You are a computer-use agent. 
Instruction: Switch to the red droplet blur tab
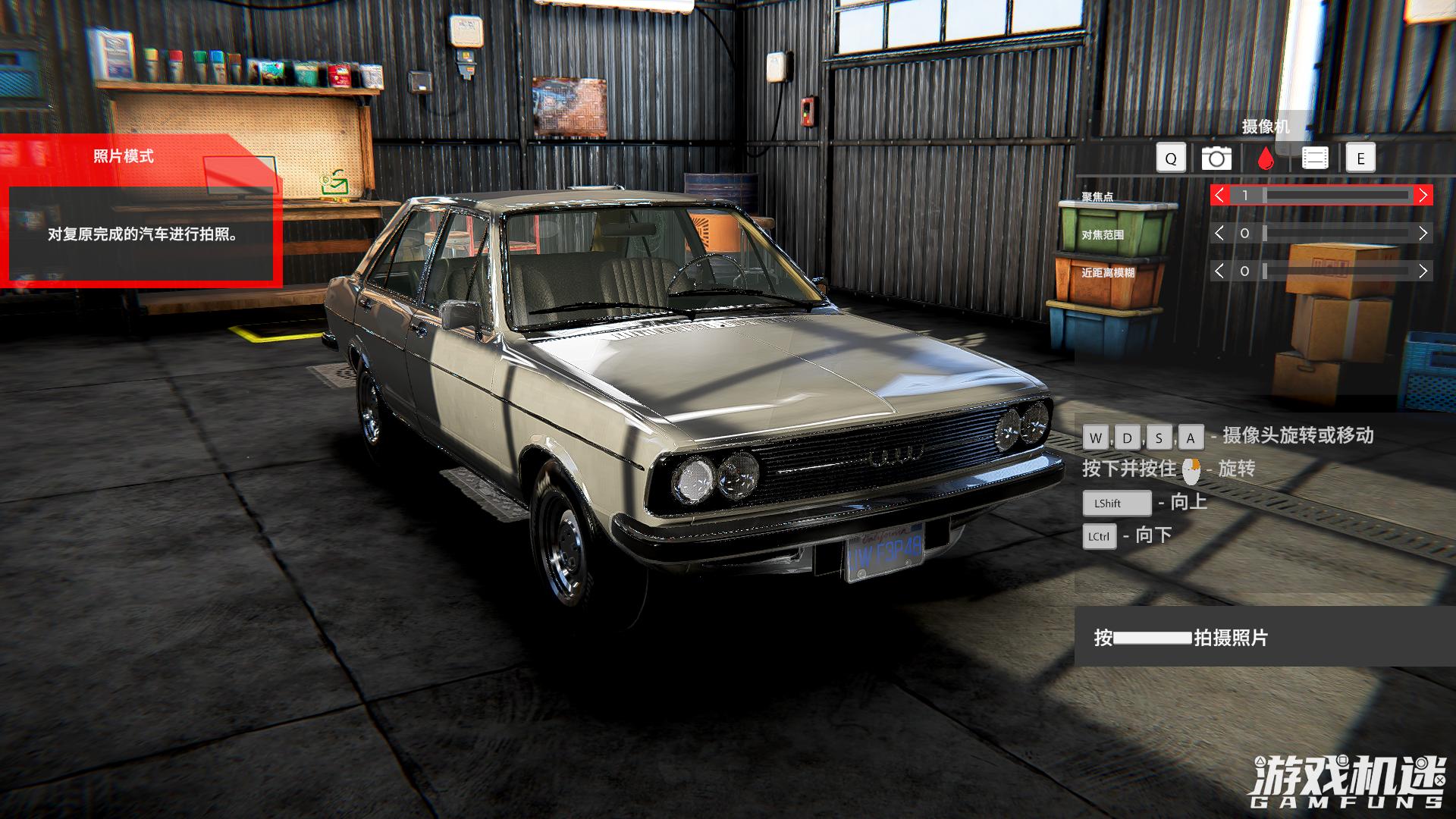[x=1265, y=158]
